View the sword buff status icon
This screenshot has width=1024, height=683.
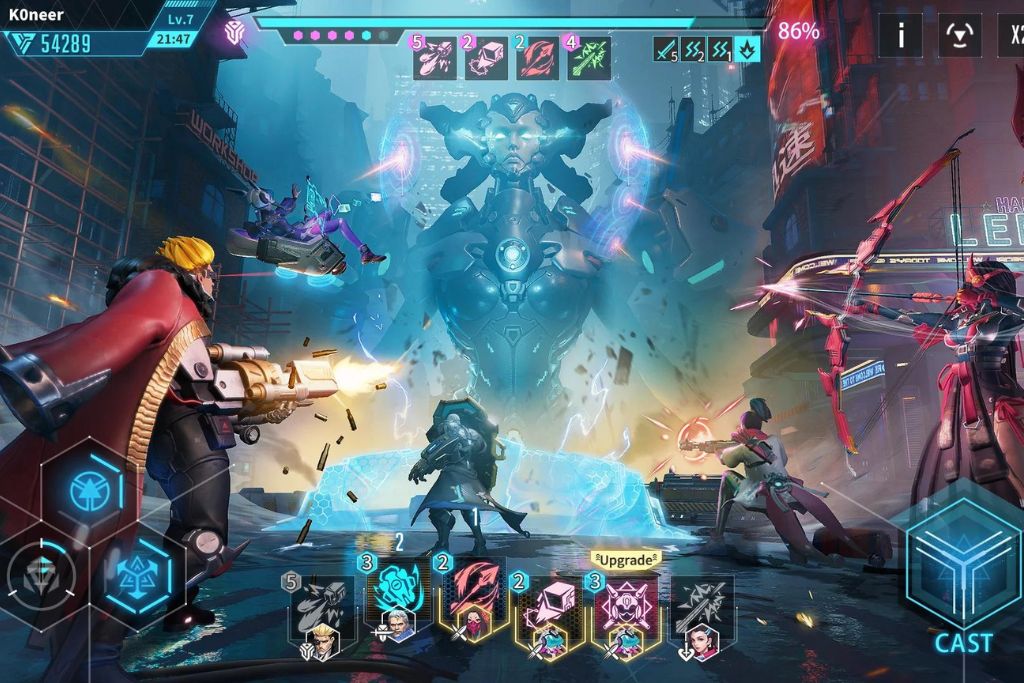tap(666, 49)
